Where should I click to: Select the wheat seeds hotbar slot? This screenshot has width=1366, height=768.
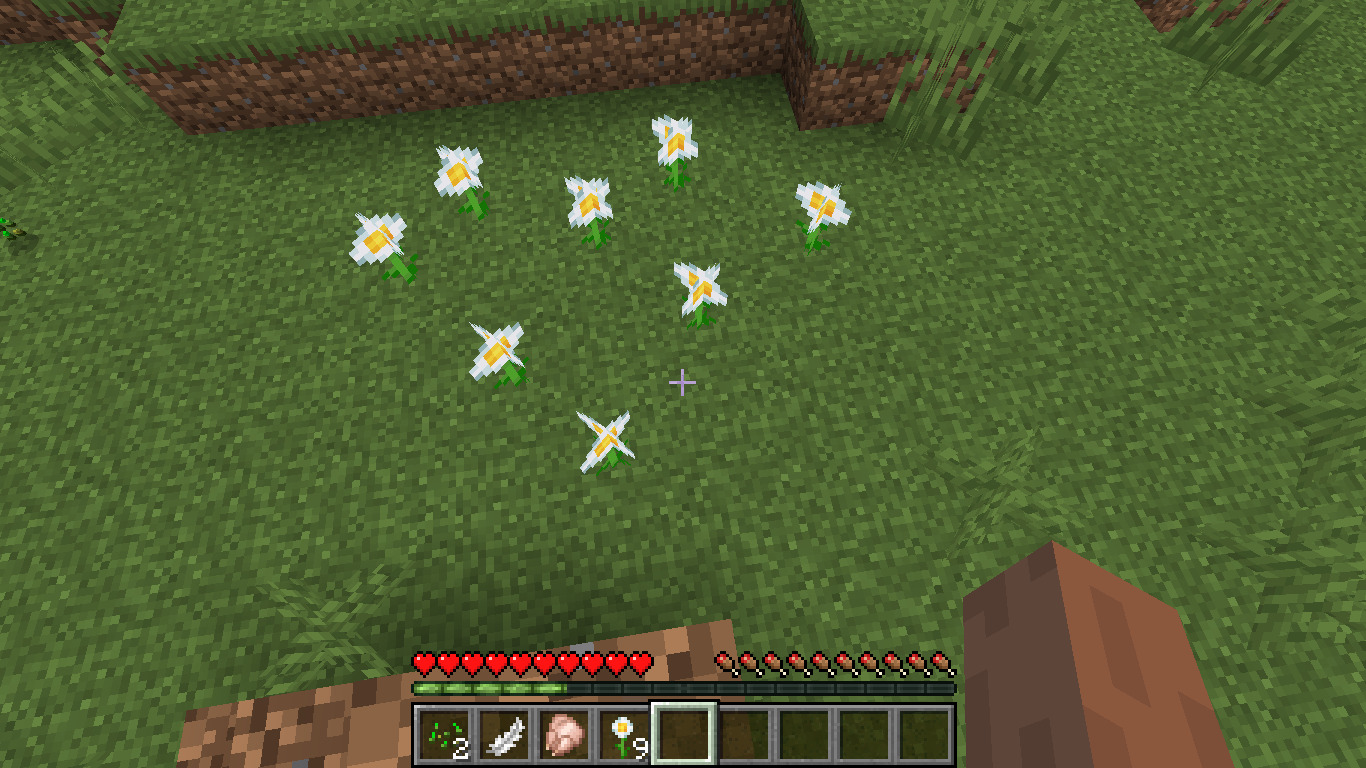click(444, 736)
